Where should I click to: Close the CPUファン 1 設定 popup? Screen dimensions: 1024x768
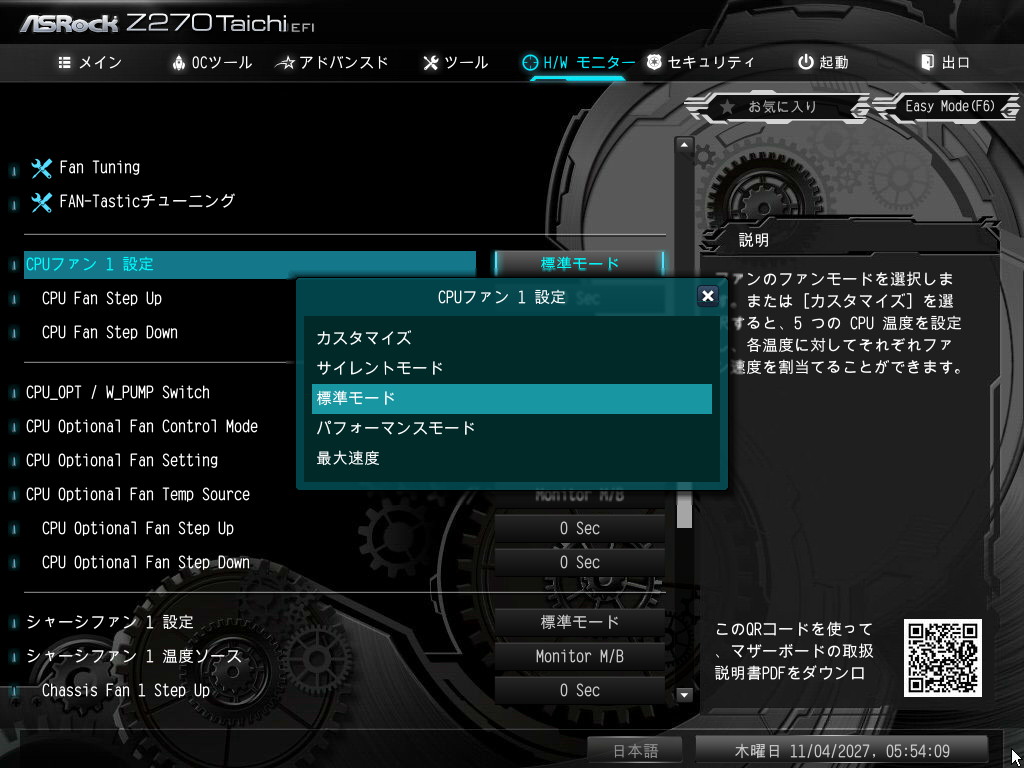click(x=707, y=296)
